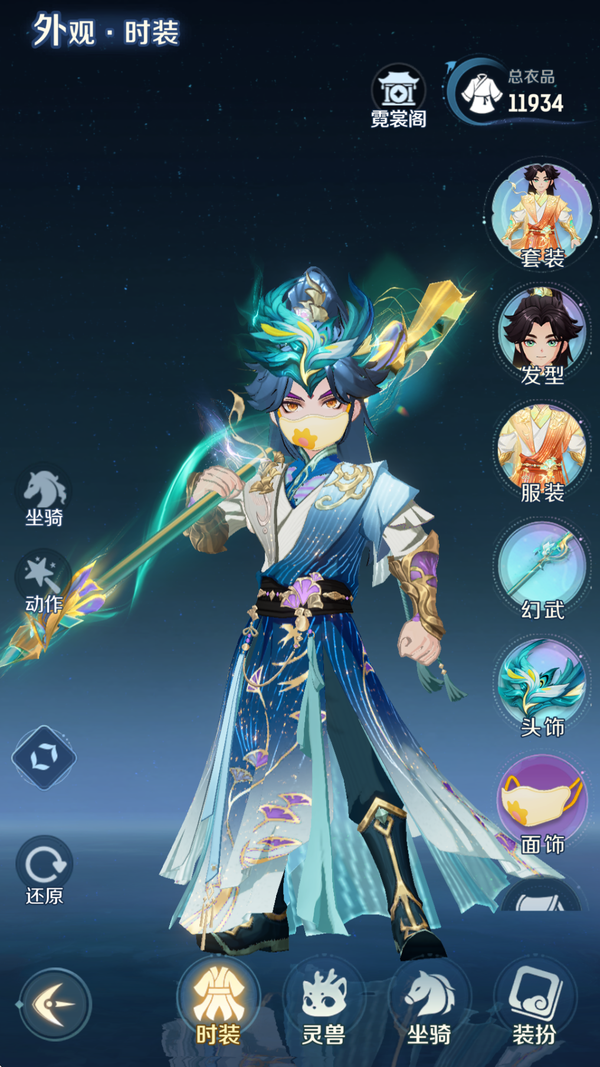
Task: Click the diamond rotate-view button
Action: click(x=43, y=757)
